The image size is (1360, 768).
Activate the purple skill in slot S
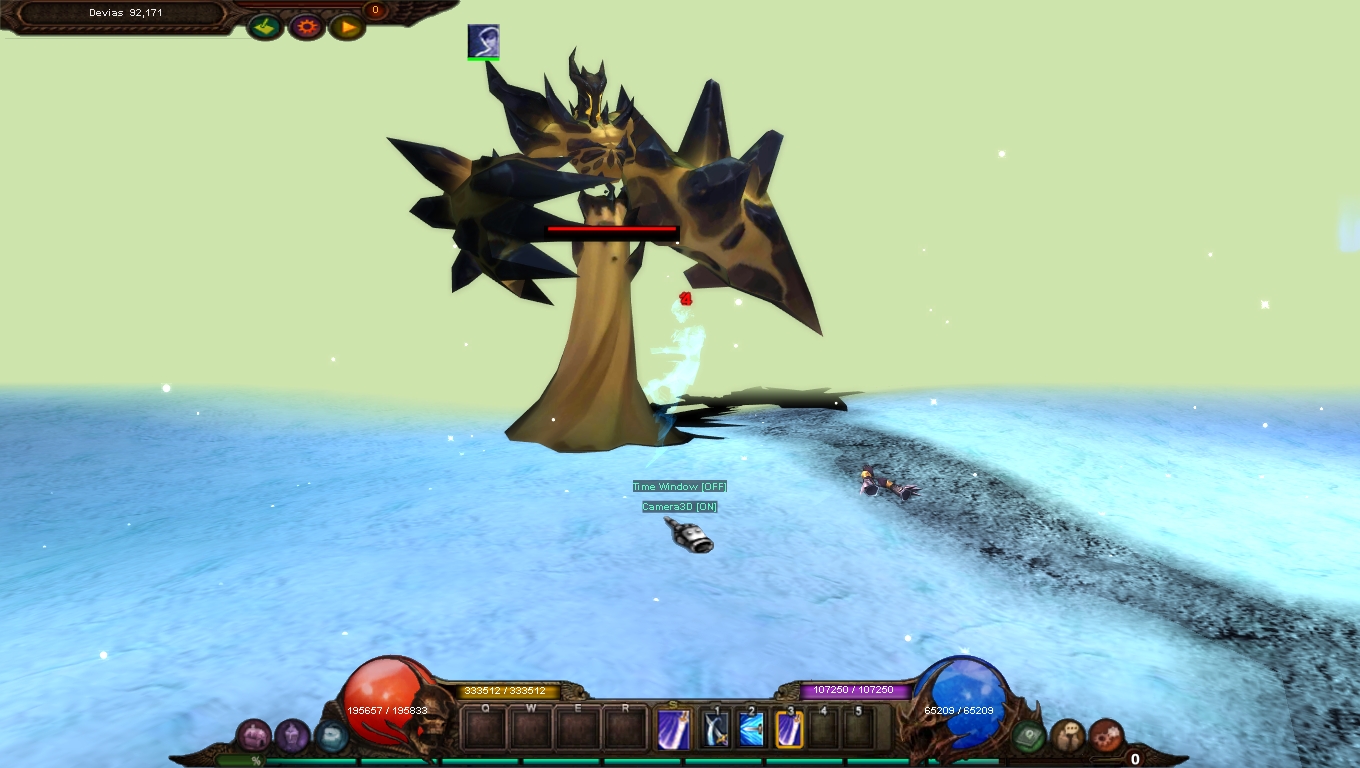pyautogui.click(x=674, y=729)
